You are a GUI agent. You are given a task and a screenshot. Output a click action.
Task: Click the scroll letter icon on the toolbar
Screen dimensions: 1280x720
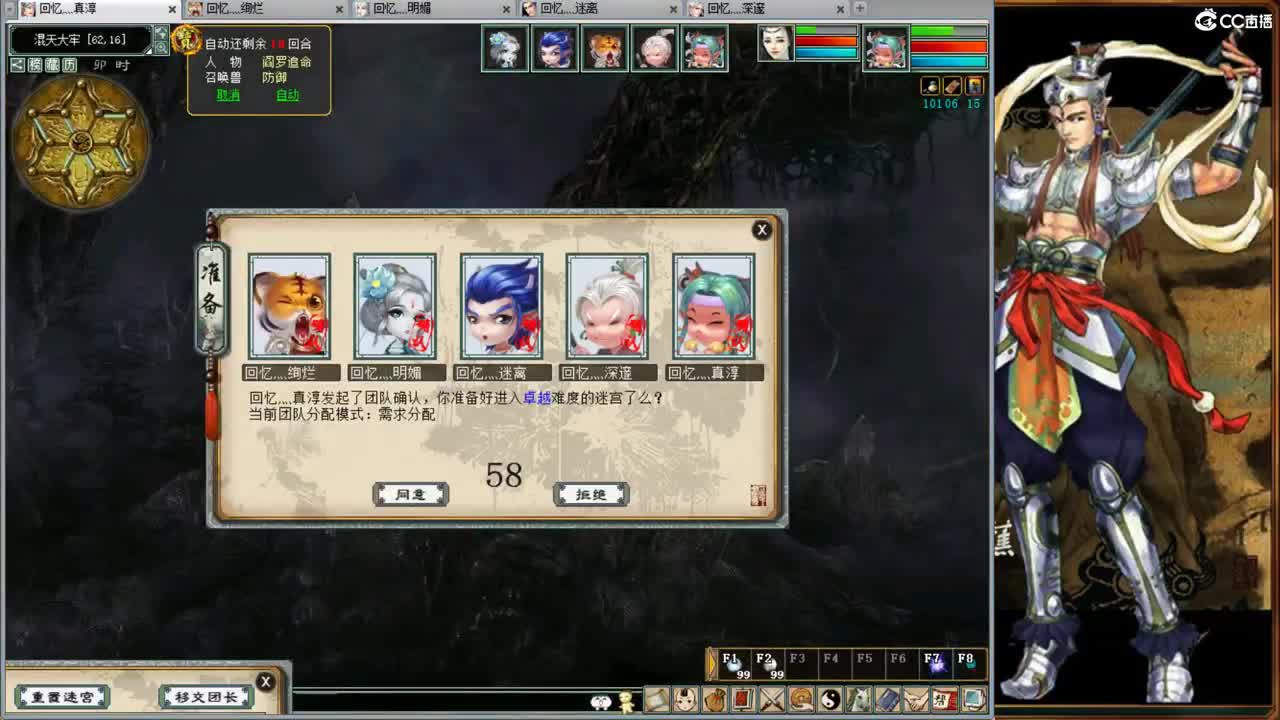655,699
